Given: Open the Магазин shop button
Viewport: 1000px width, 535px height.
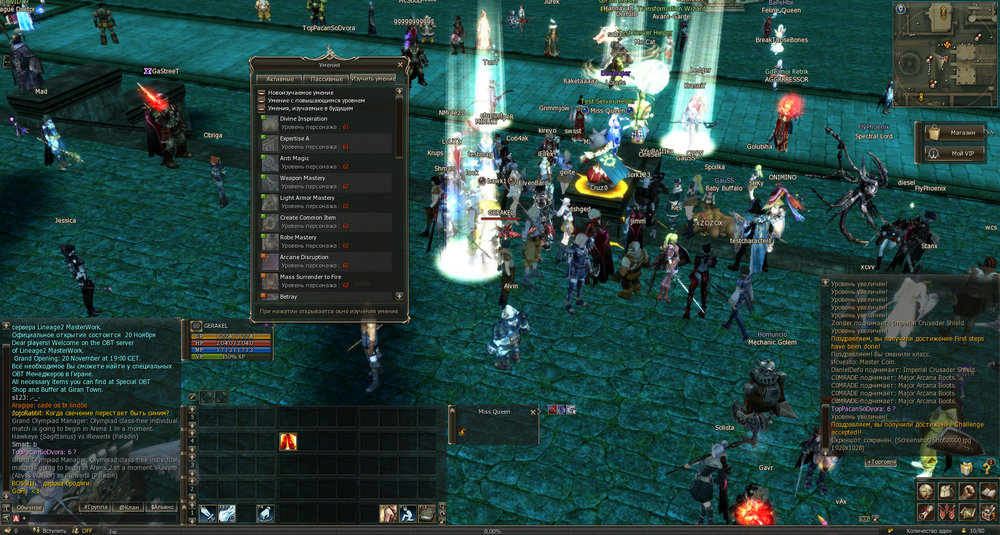Looking at the screenshot, I should 953,131.
